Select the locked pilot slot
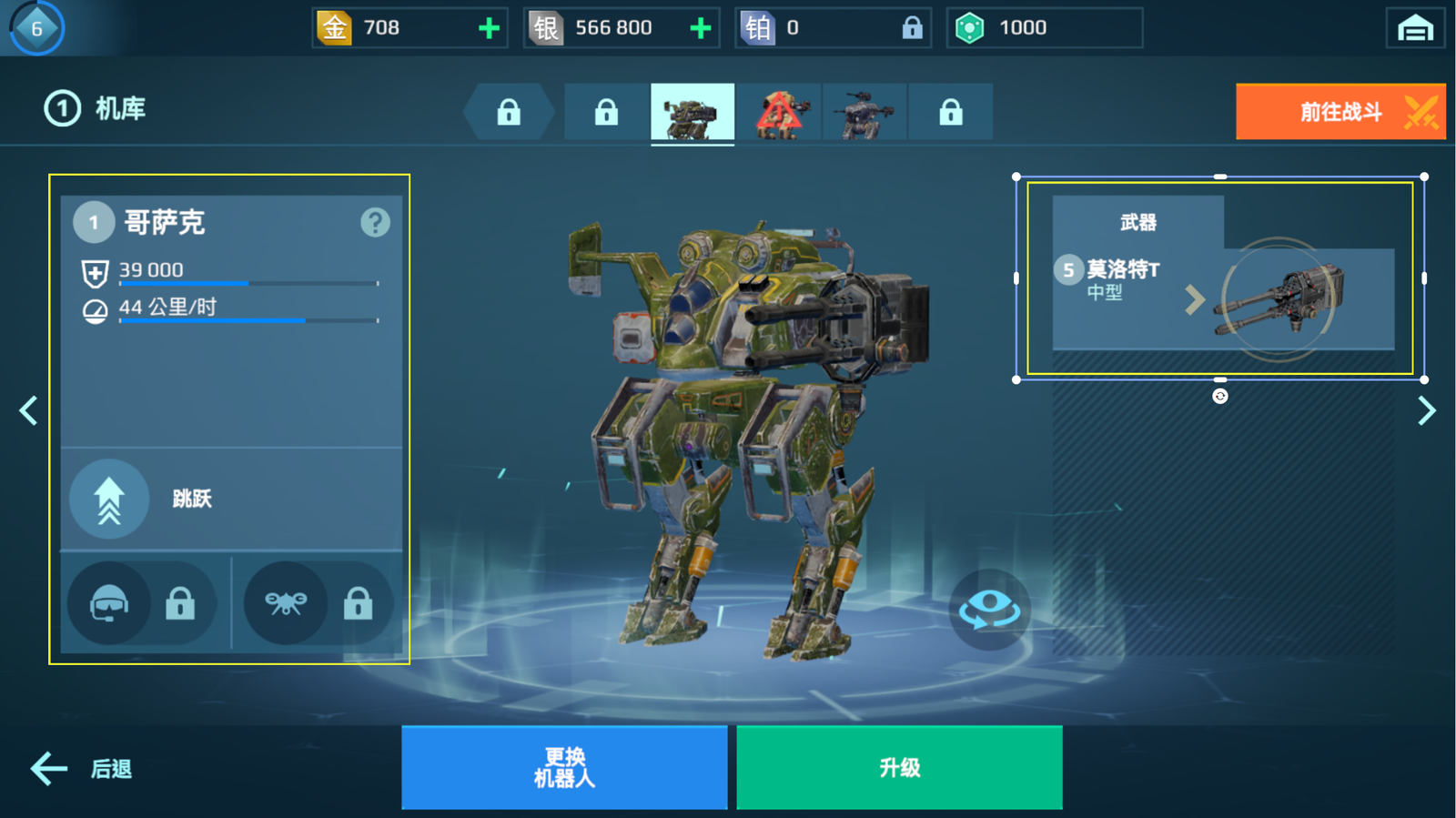The height and width of the screenshot is (818, 1456). (x=142, y=603)
